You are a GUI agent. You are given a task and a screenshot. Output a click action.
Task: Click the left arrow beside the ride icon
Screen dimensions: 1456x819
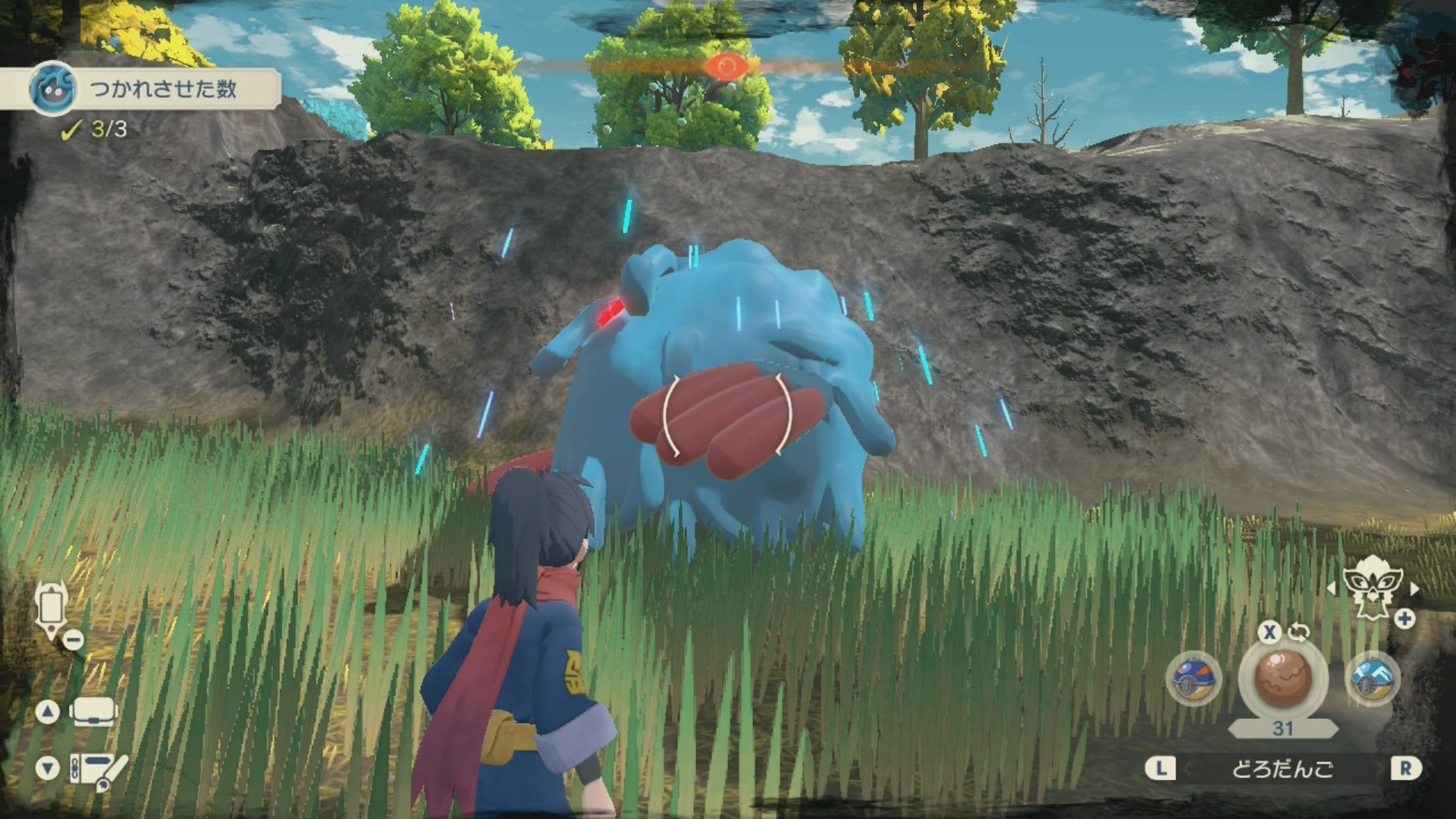[x=1331, y=588]
